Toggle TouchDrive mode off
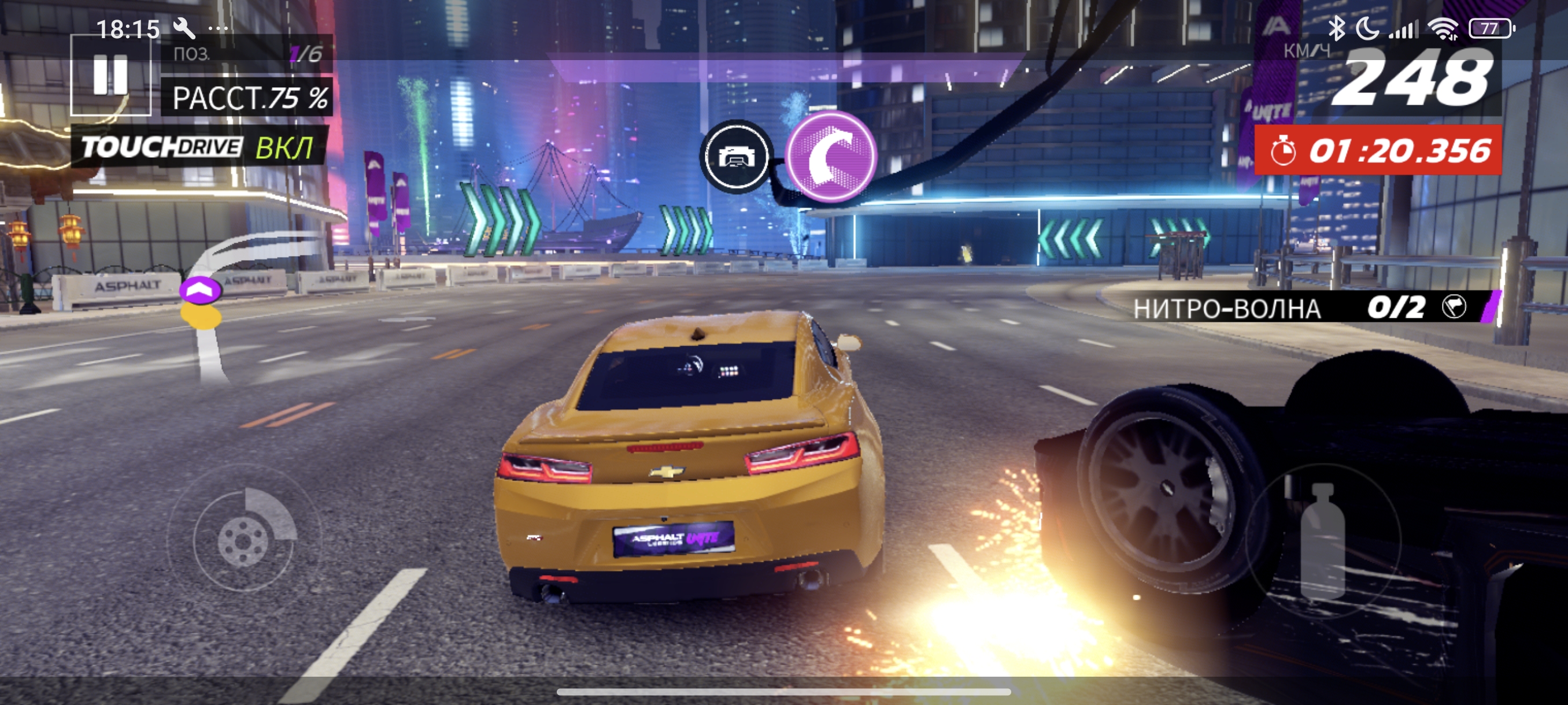 click(198, 147)
